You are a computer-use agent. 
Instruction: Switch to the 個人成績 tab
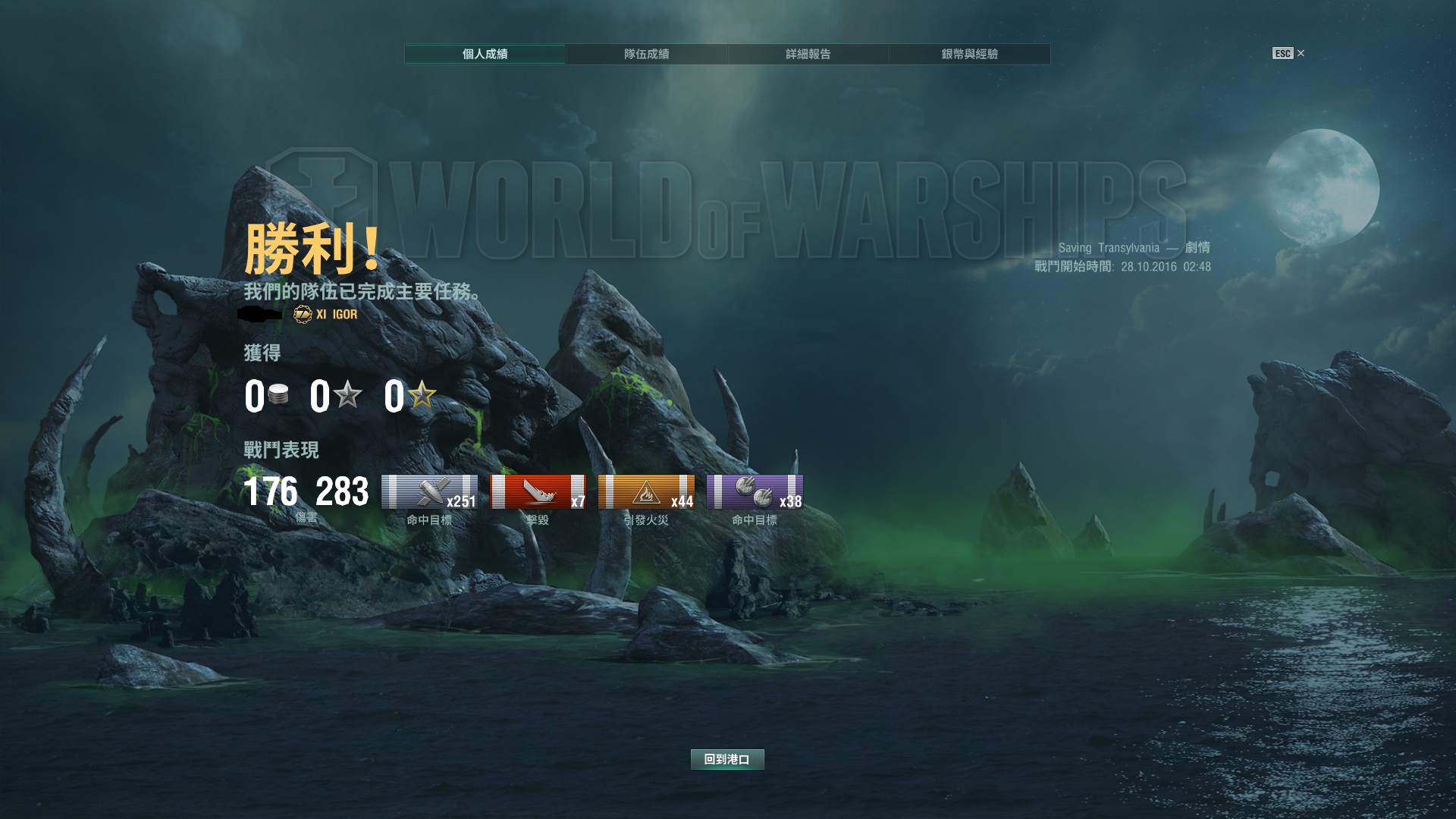tap(485, 54)
